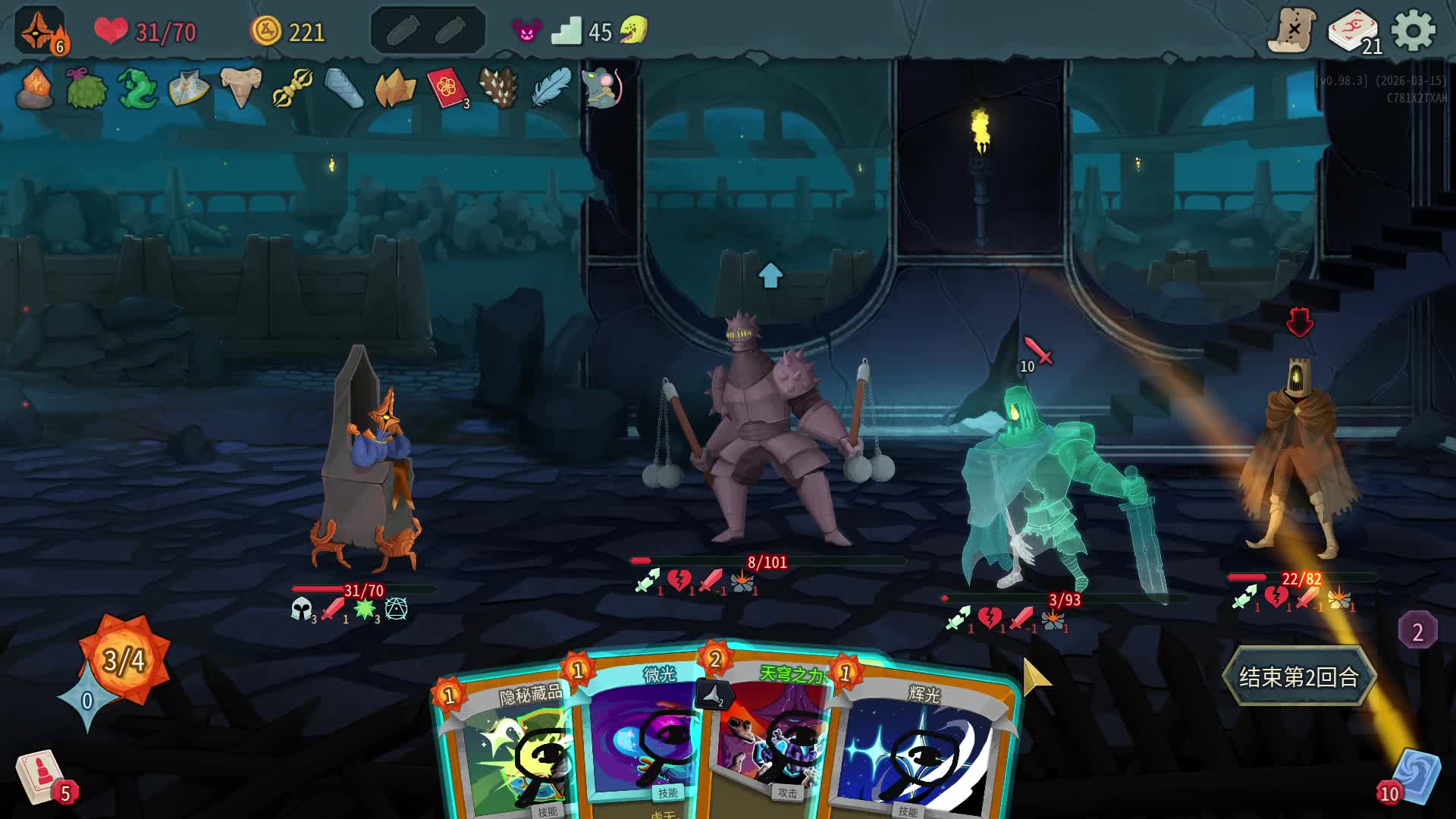
Task: Pick the 辉光 skill card
Action: [x=921, y=751]
